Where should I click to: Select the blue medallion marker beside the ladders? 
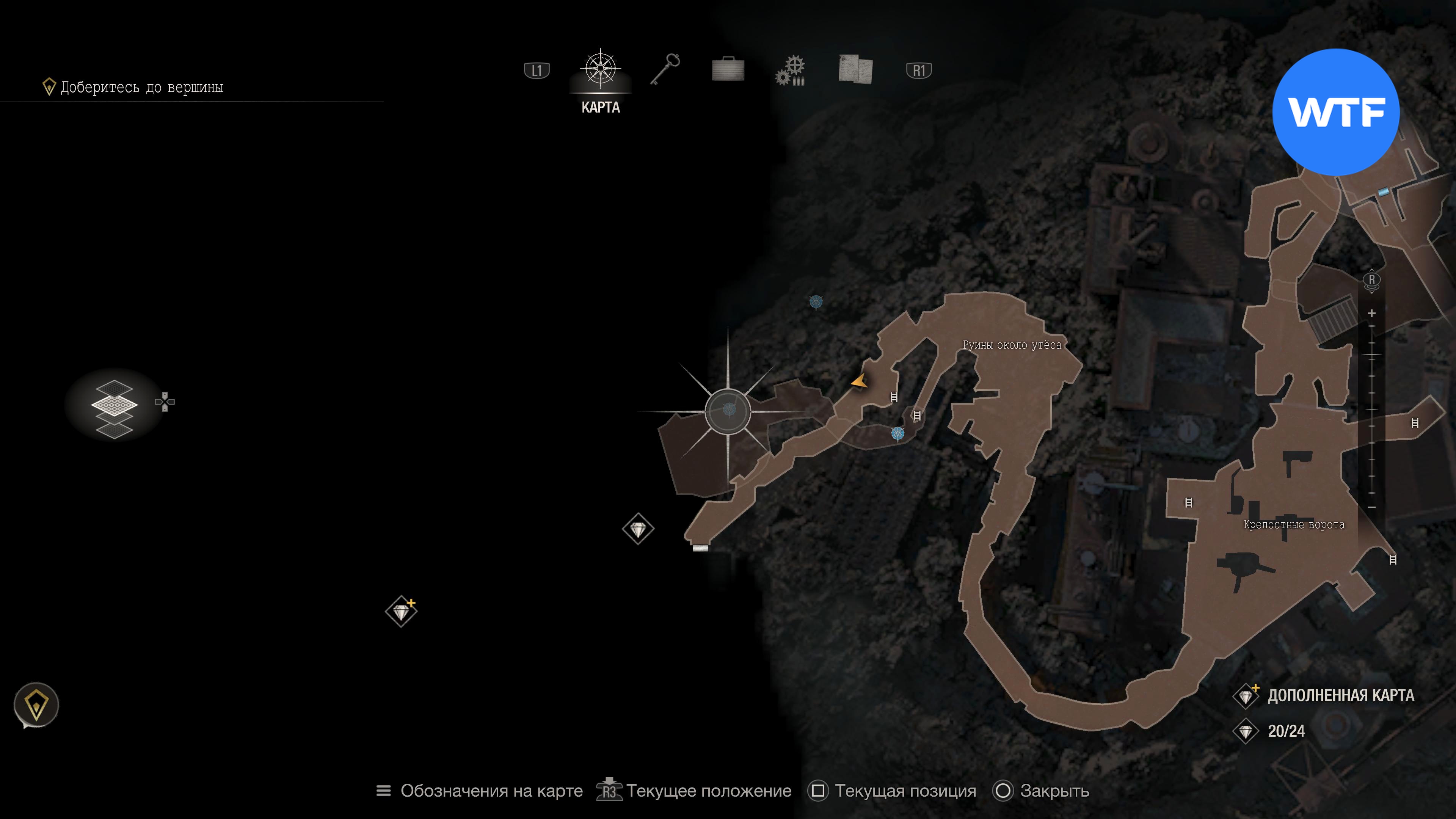[x=897, y=433]
